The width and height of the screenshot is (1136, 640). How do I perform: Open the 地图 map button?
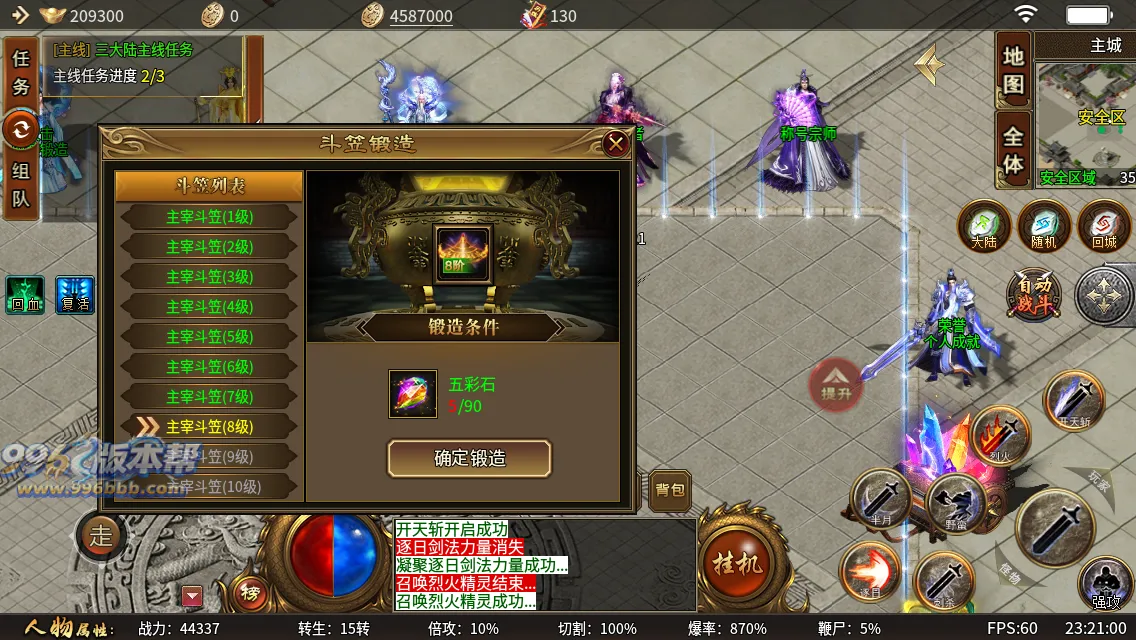click(1014, 71)
